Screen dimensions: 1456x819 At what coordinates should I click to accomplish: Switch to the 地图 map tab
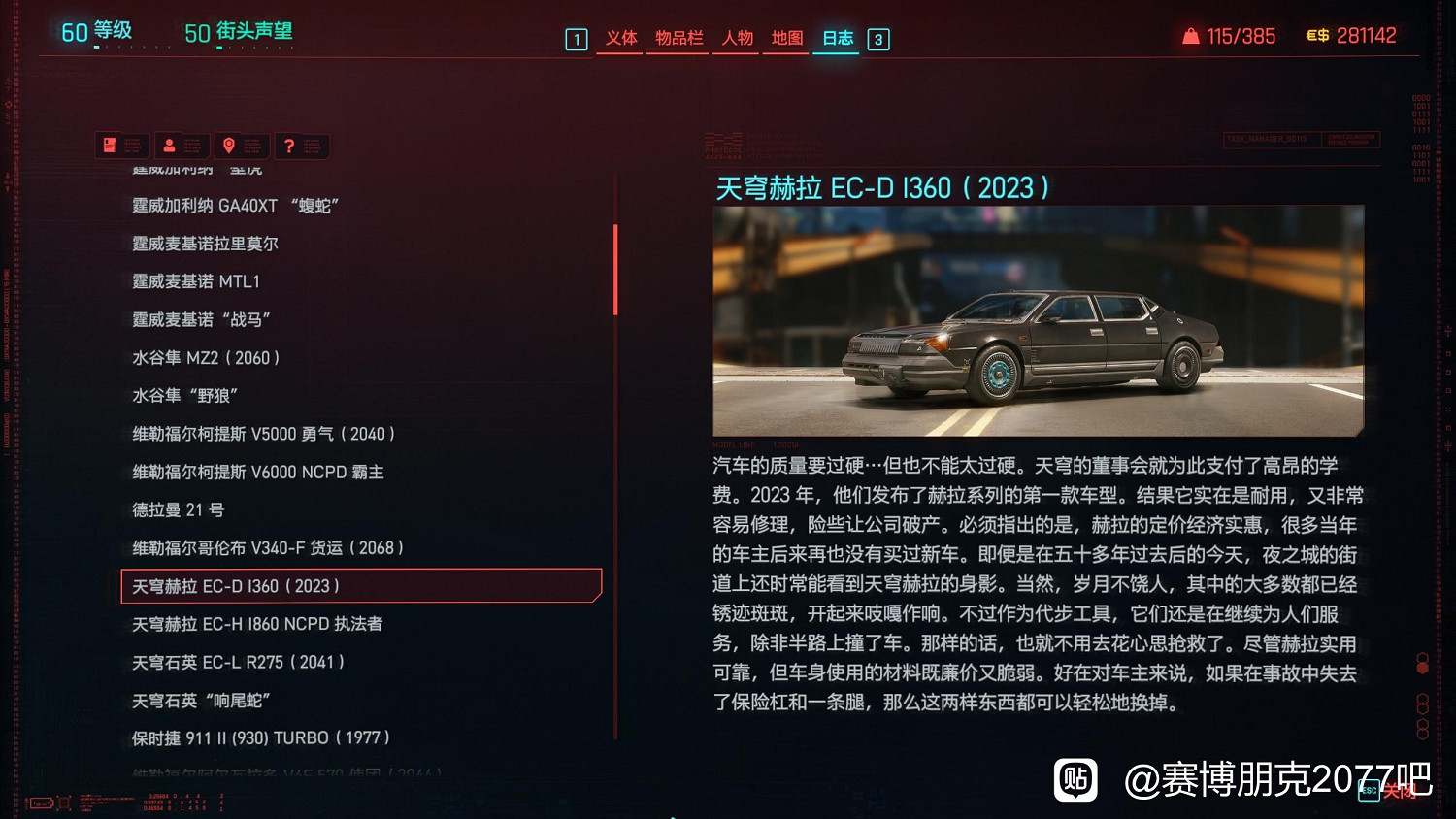(x=784, y=39)
